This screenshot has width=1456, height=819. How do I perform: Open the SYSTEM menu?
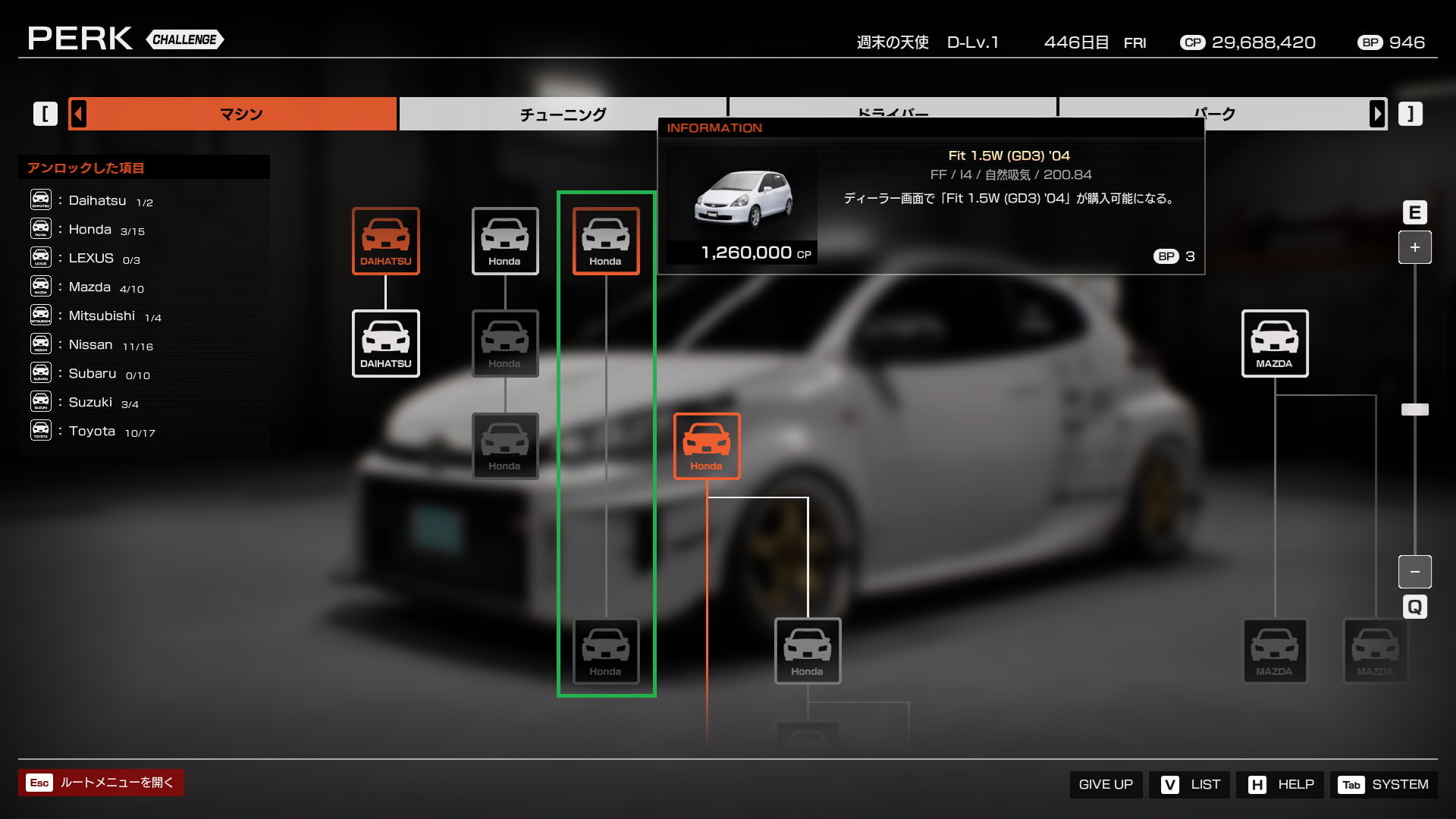1383,784
